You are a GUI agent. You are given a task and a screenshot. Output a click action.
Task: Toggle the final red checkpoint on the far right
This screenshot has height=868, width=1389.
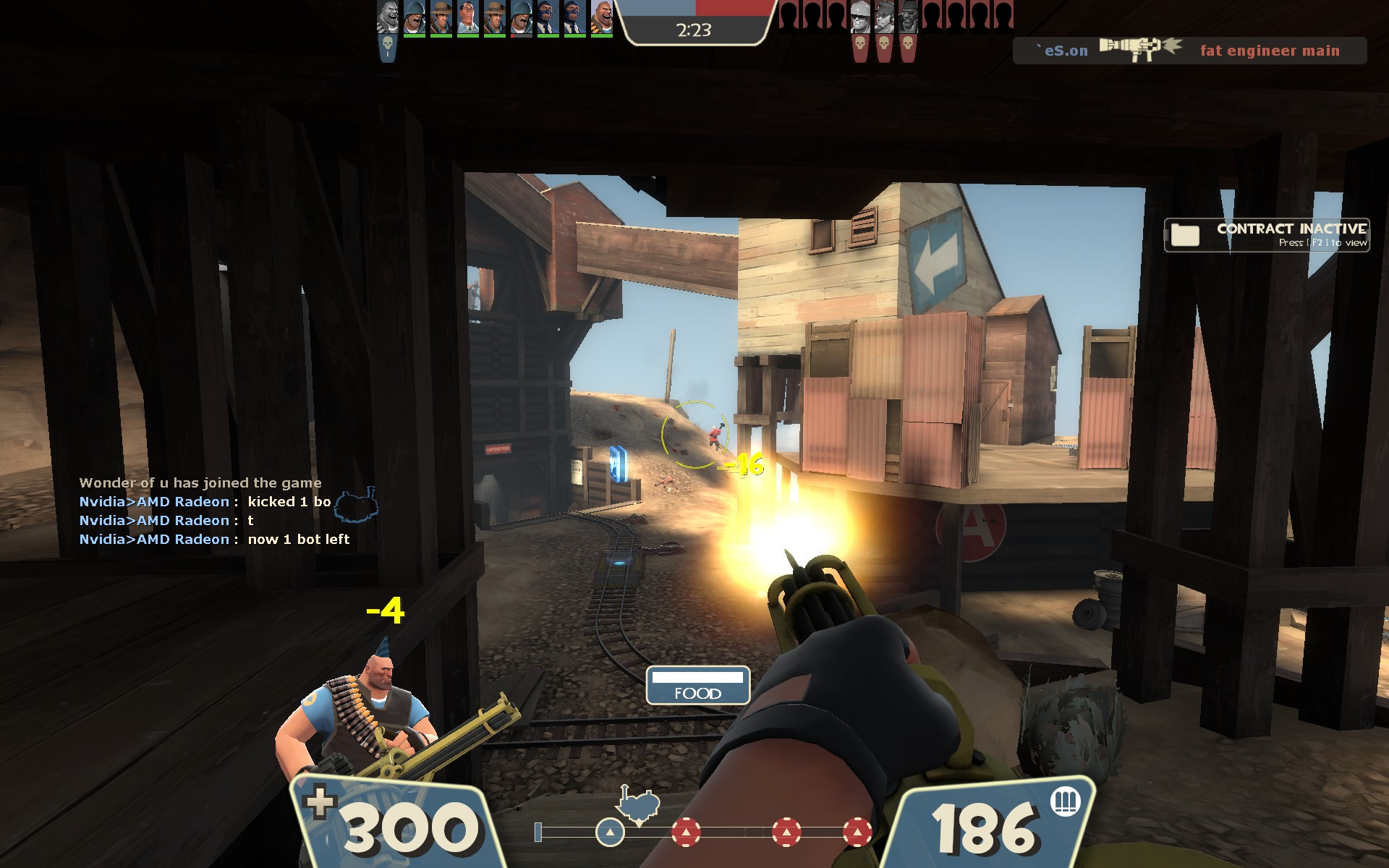point(857,832)
